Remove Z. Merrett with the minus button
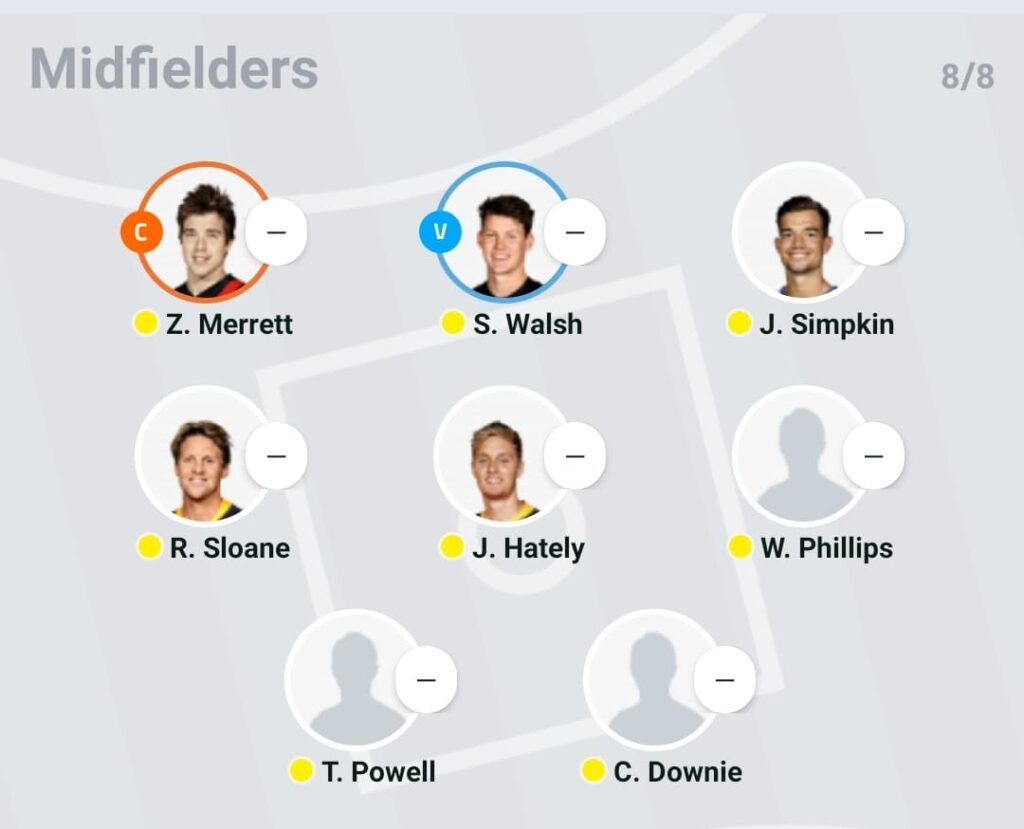This screenshot has width=1024, height=829. [x=276, y=232]
